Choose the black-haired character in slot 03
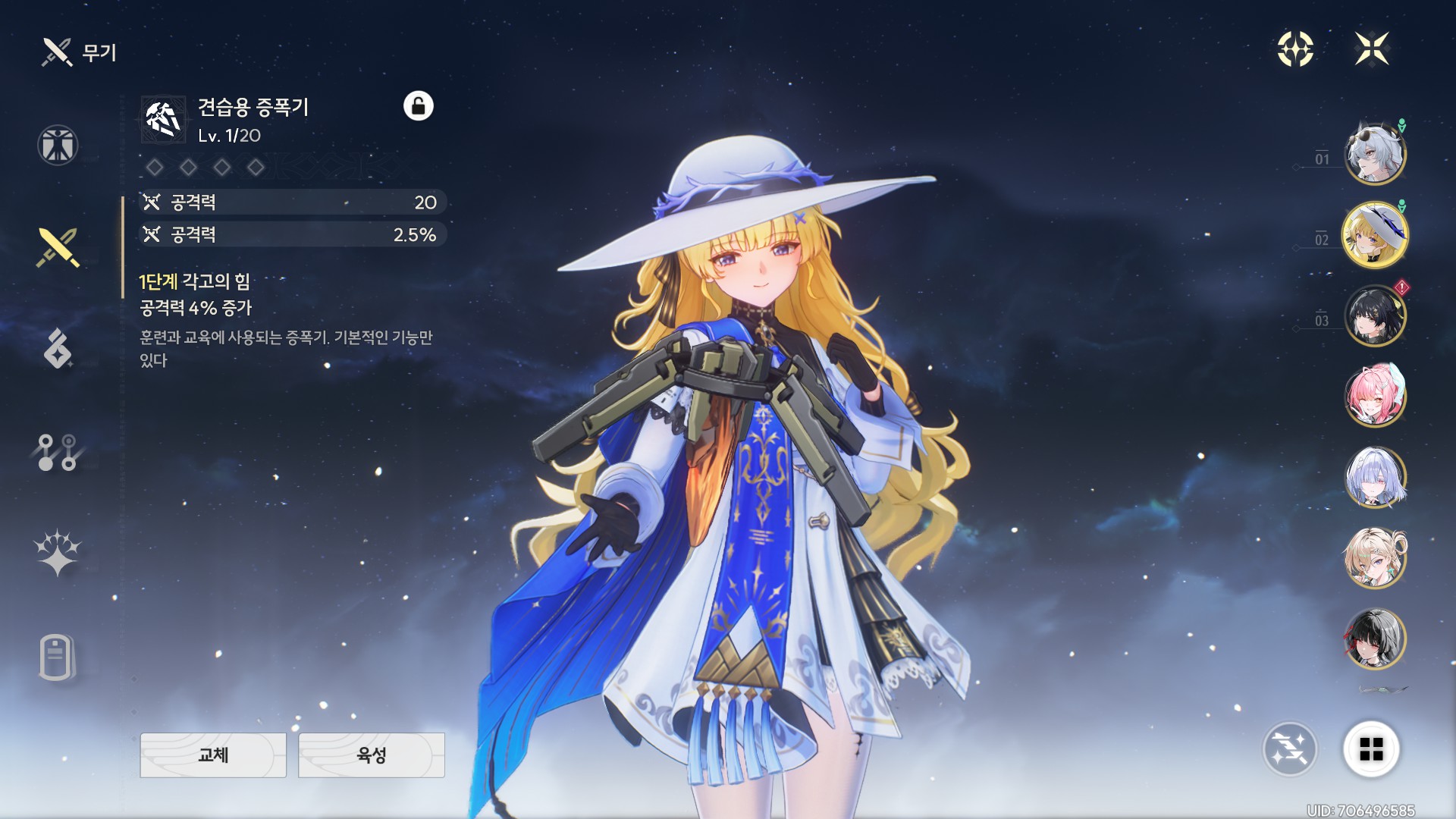1456x819 pixels. pos(1375,315)
